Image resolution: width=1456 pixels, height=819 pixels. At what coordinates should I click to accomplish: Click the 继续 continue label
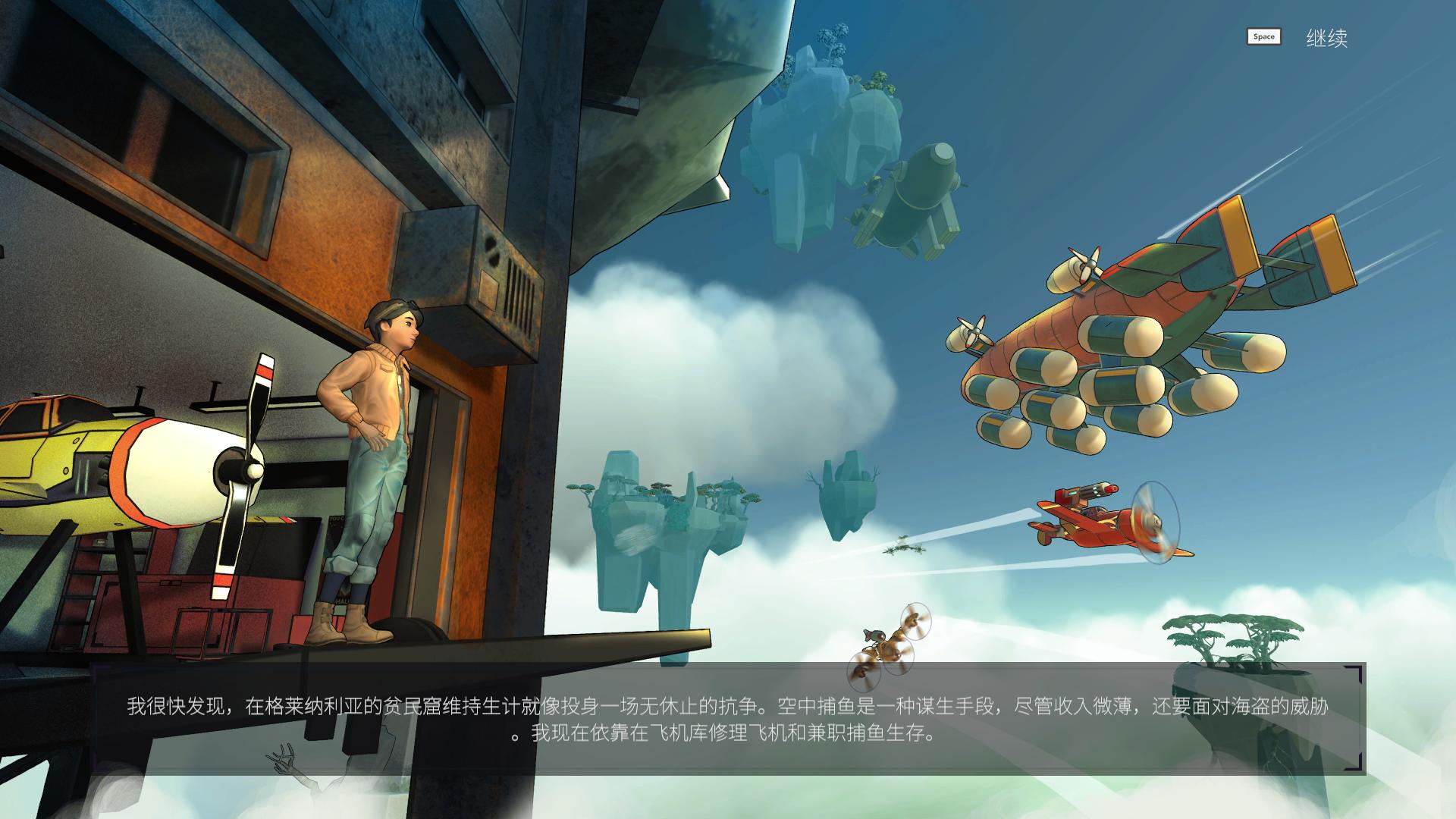tap(1328, 36)
